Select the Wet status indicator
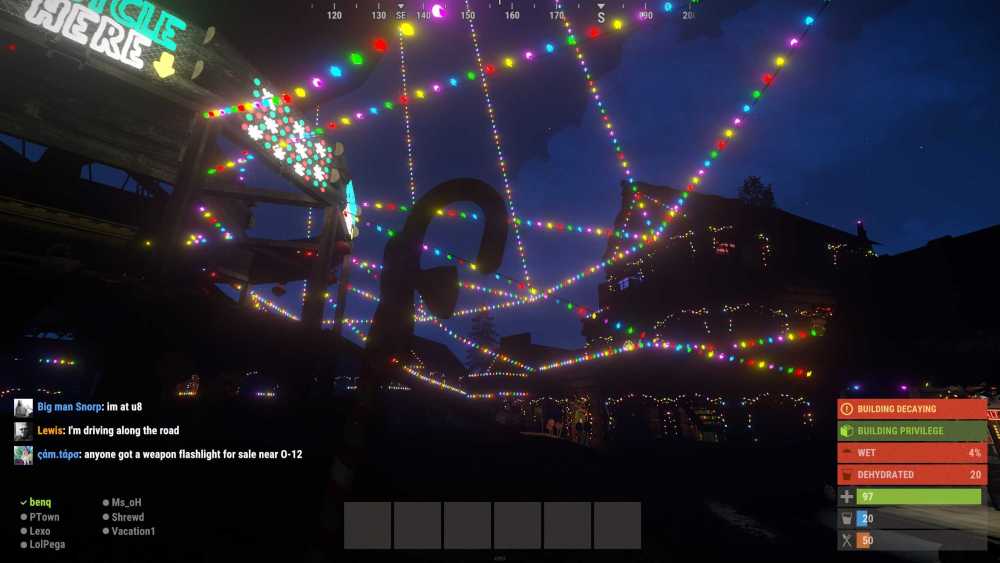This screenshot has height=563, width=1000. coord(911,453)
